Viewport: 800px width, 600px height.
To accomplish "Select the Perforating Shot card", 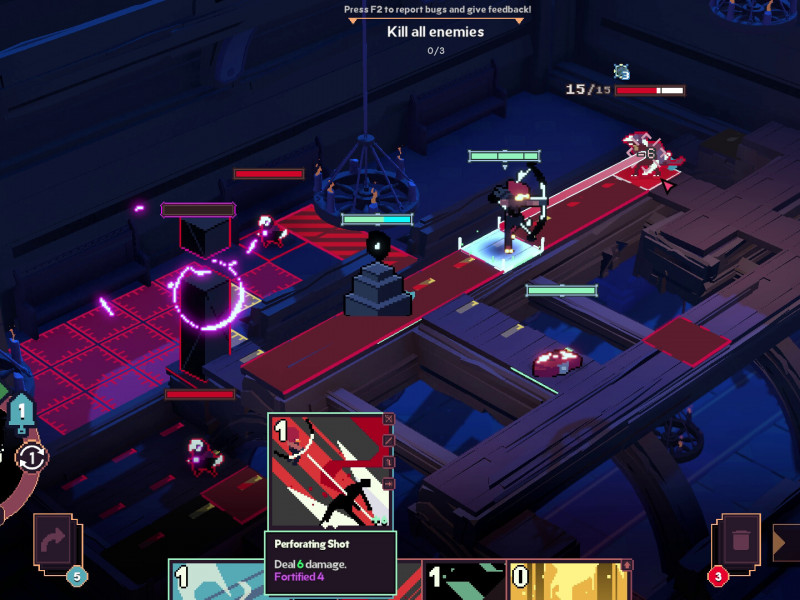I will tap(329, 470).
